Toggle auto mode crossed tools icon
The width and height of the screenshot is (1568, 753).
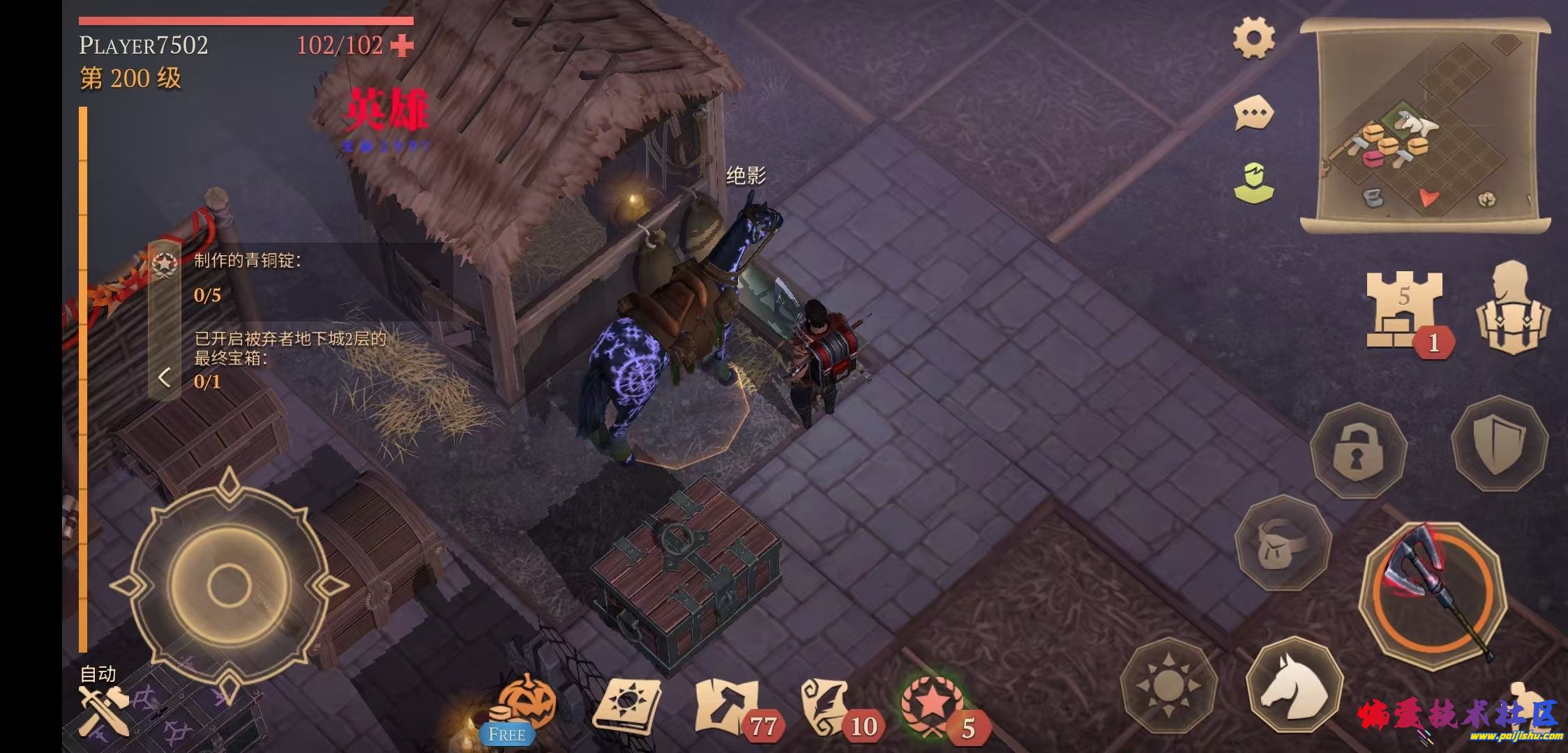click(103, 709)
